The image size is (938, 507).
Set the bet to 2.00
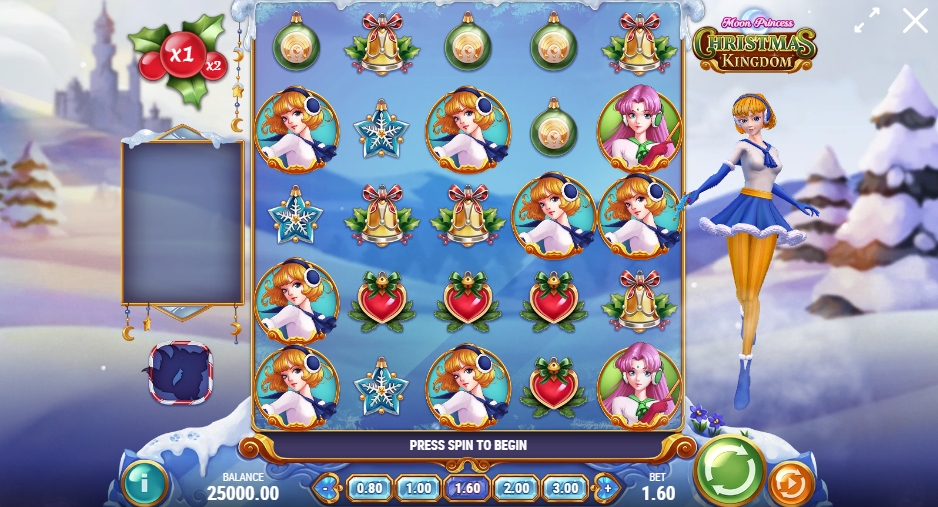click(516, 489)
